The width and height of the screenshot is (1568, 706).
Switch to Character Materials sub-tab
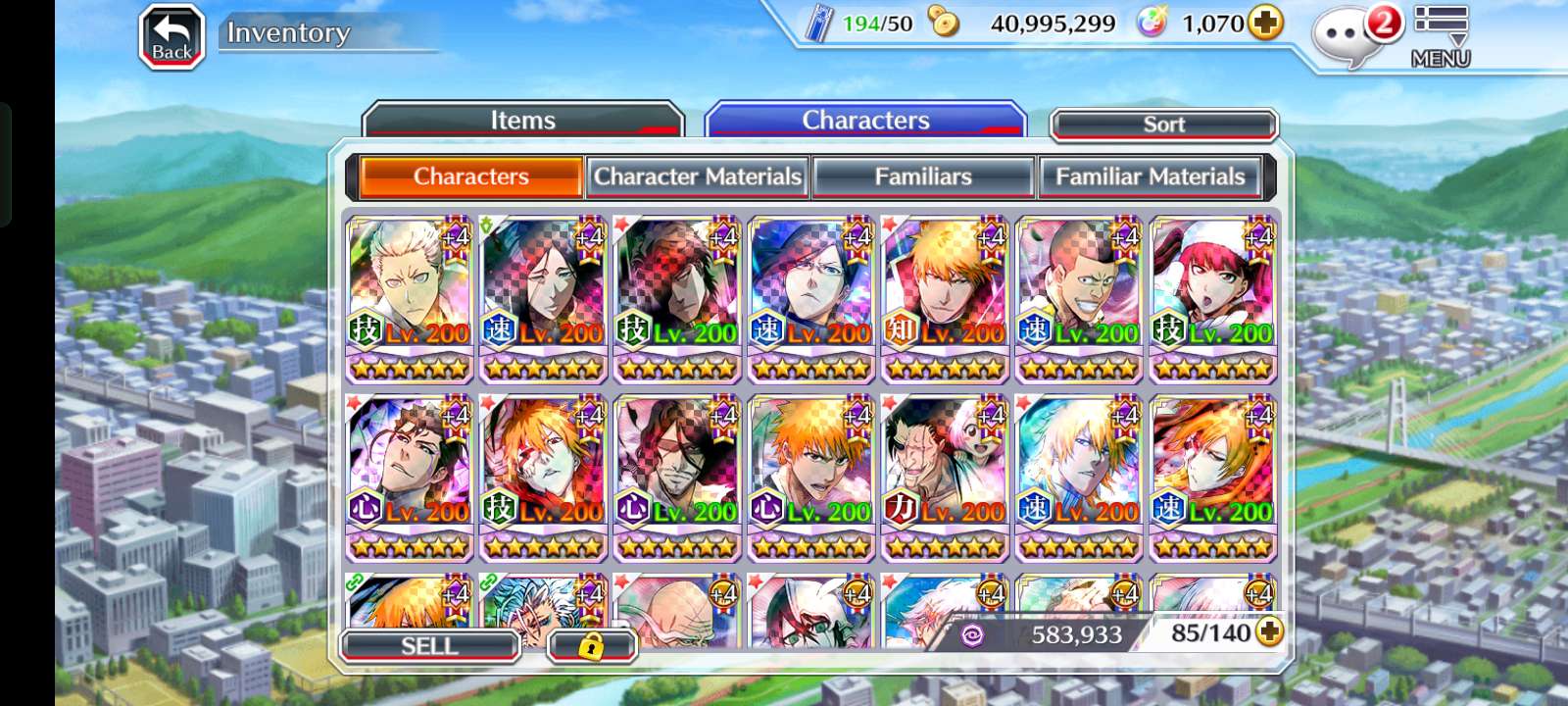[x=698, y=176]
